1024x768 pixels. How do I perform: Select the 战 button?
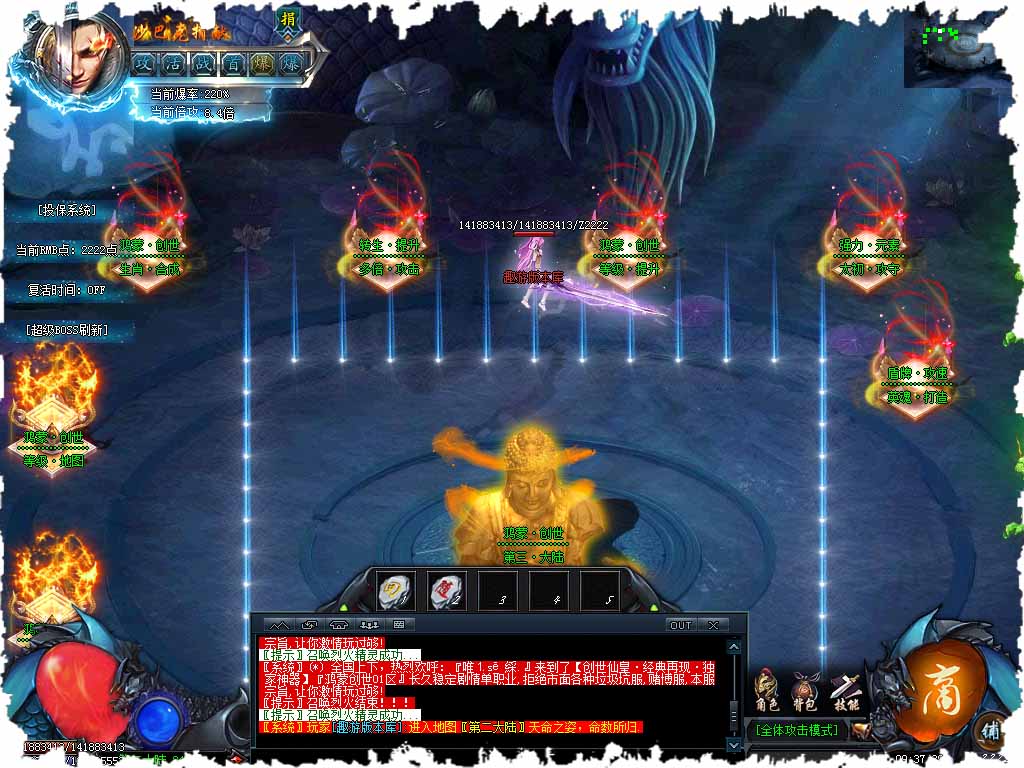(203, 62)
